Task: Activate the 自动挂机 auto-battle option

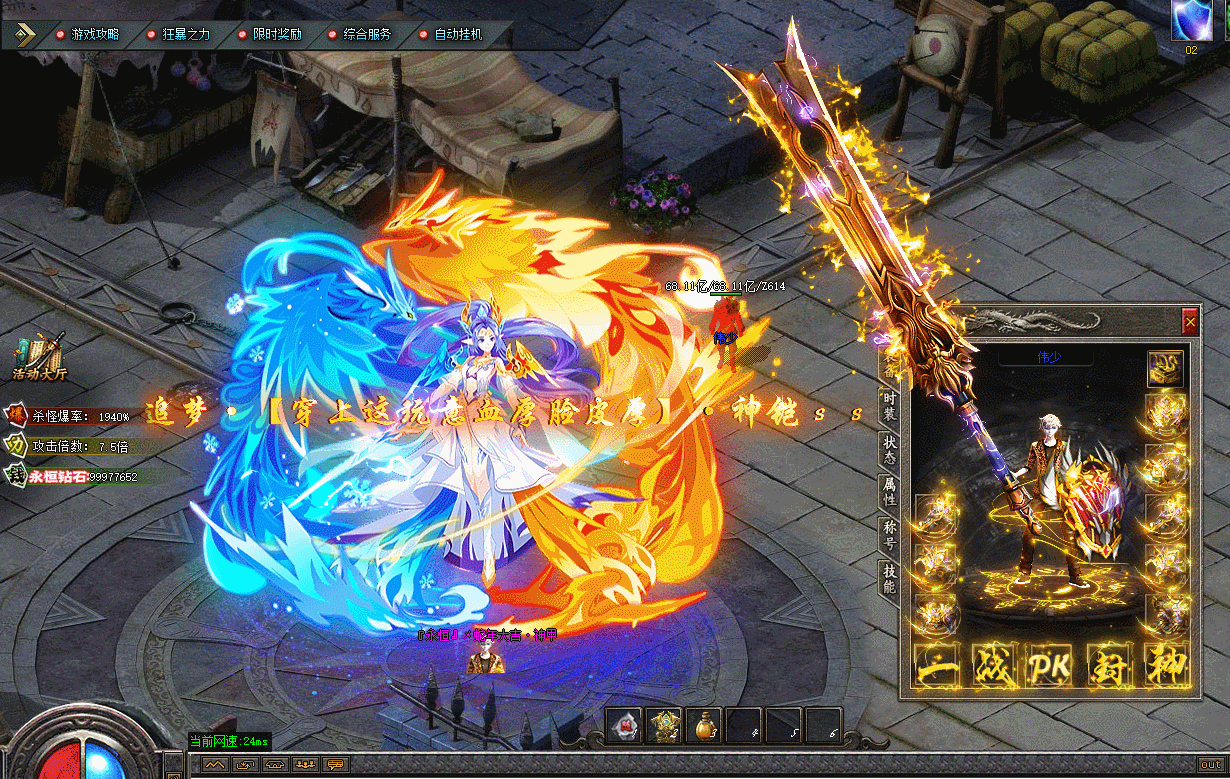Action: pos(452,34)
